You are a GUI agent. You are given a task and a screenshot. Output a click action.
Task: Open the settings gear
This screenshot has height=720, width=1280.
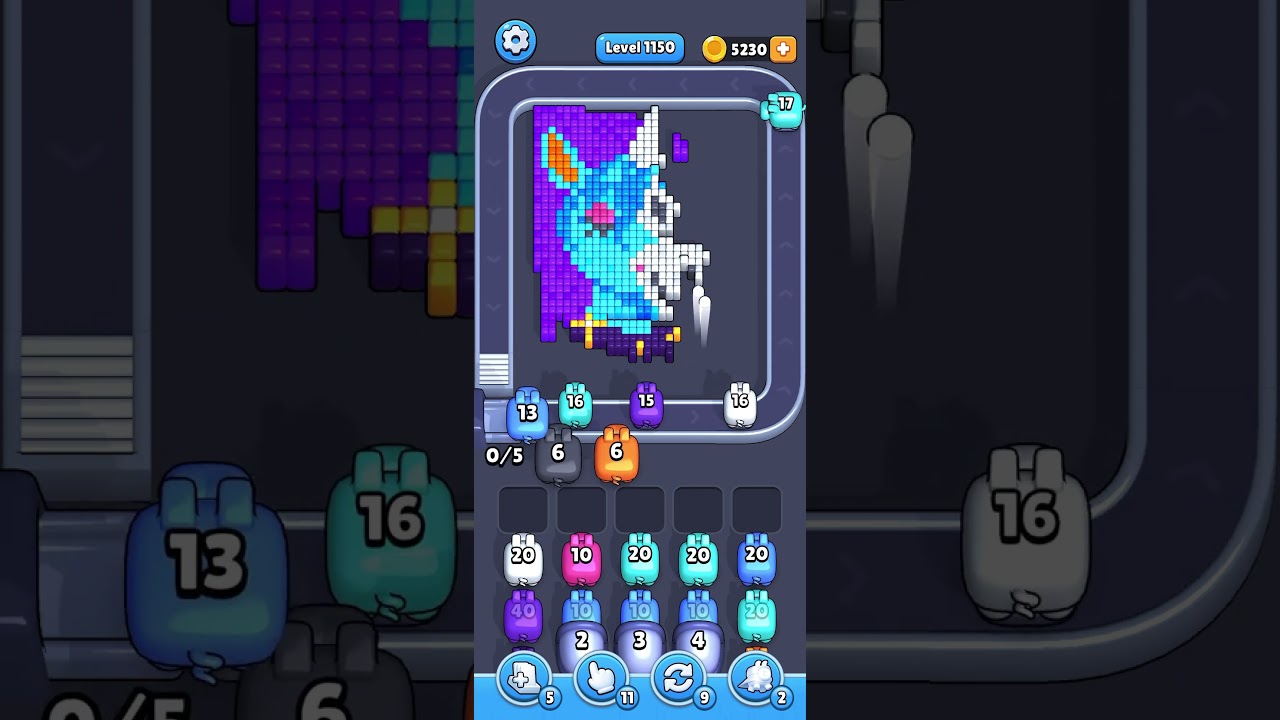point(516,41)
